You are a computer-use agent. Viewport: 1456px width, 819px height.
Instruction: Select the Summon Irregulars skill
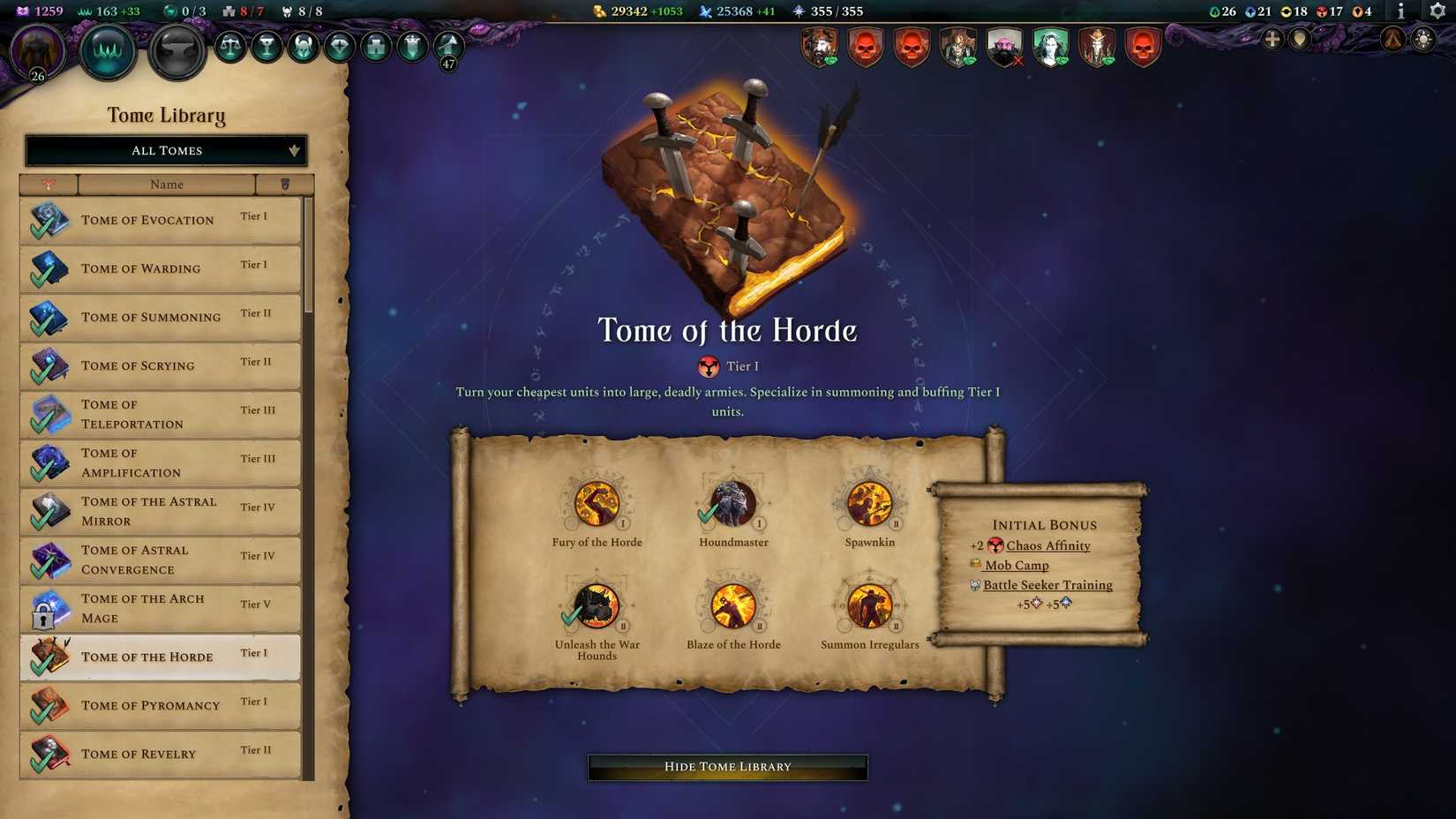869,607
